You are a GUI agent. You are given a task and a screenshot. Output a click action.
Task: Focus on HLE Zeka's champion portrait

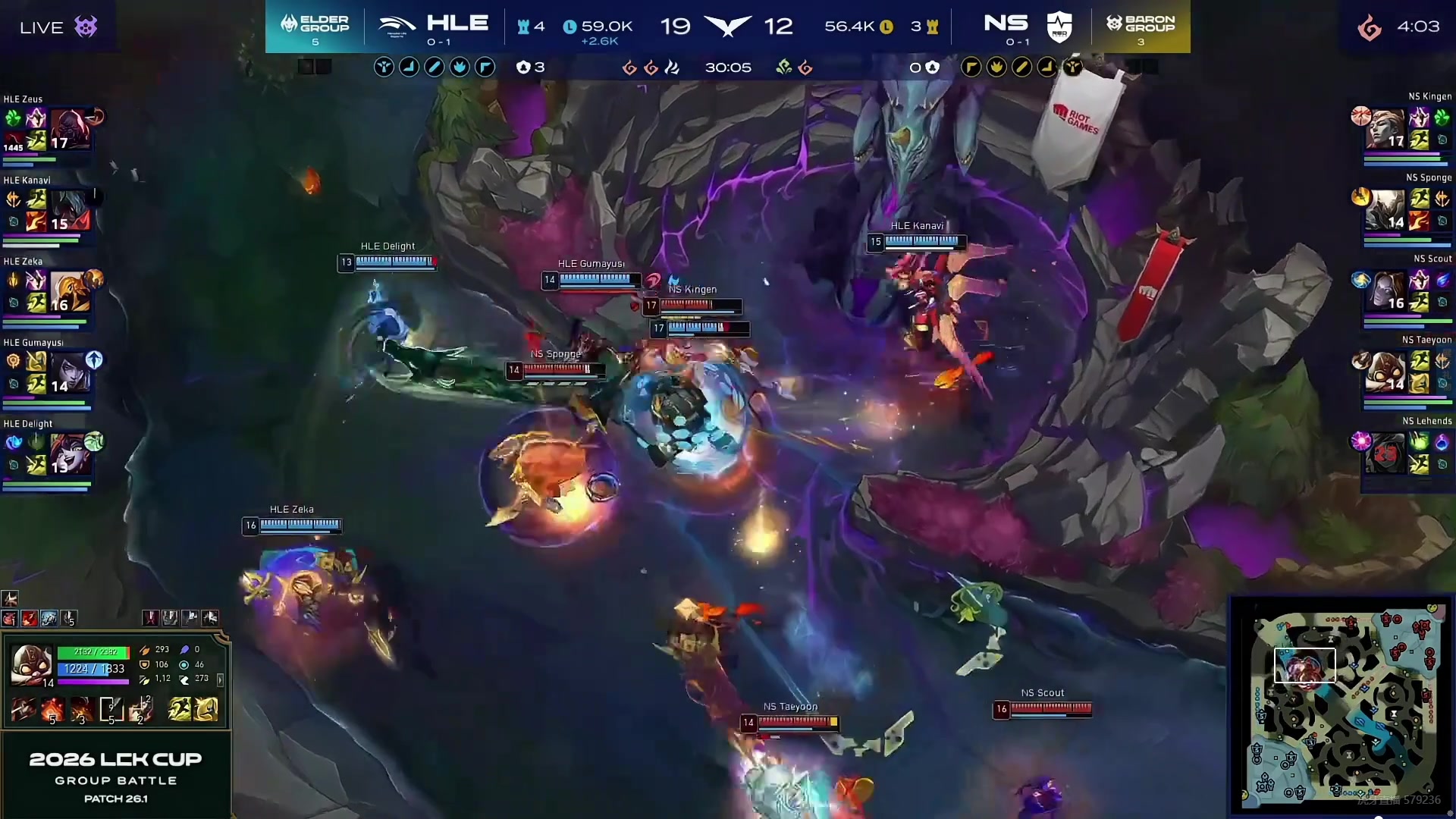[70, 292]
